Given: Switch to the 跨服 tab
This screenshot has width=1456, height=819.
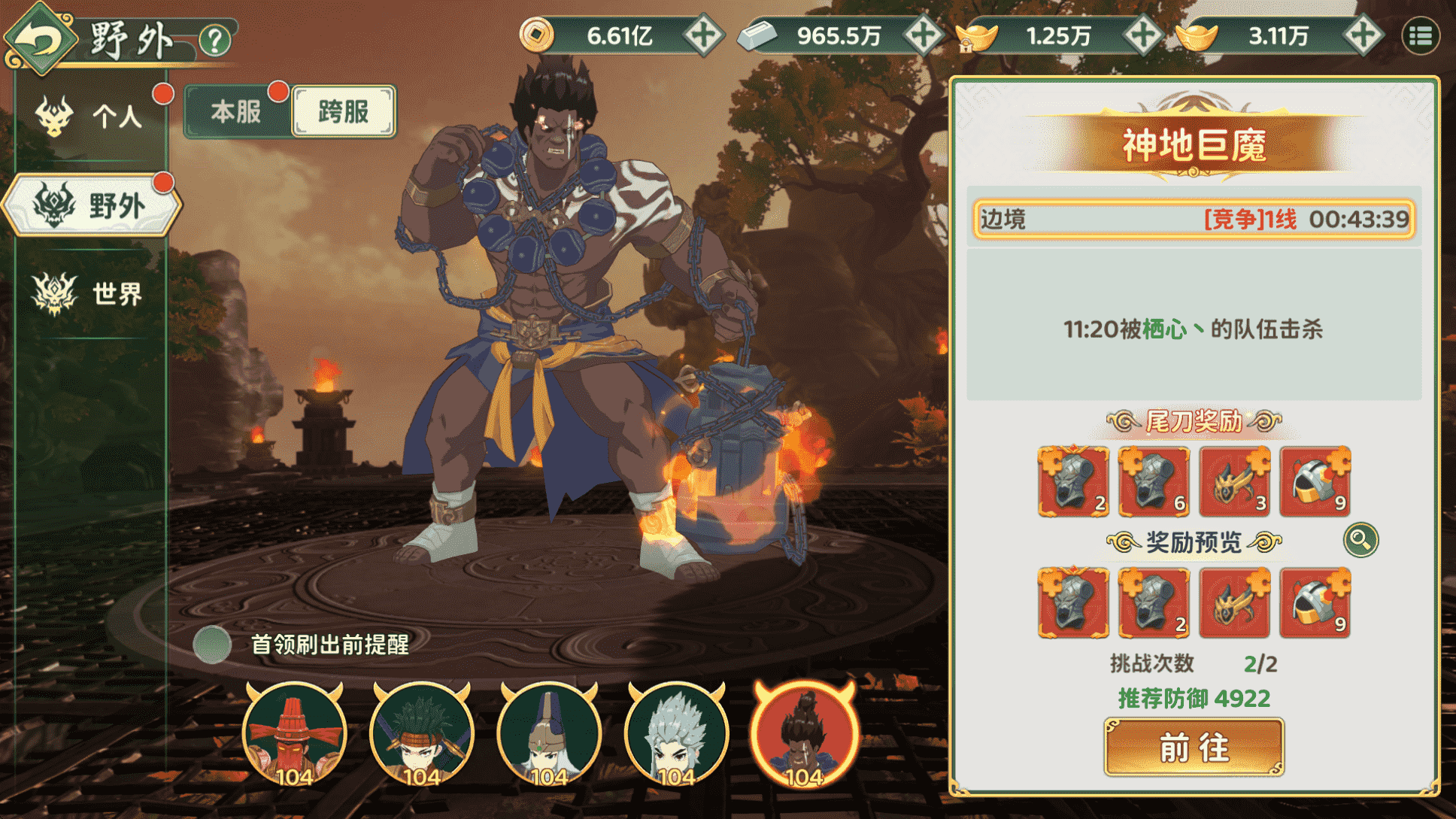Looking at the screenshot, I should click(343, 111).
